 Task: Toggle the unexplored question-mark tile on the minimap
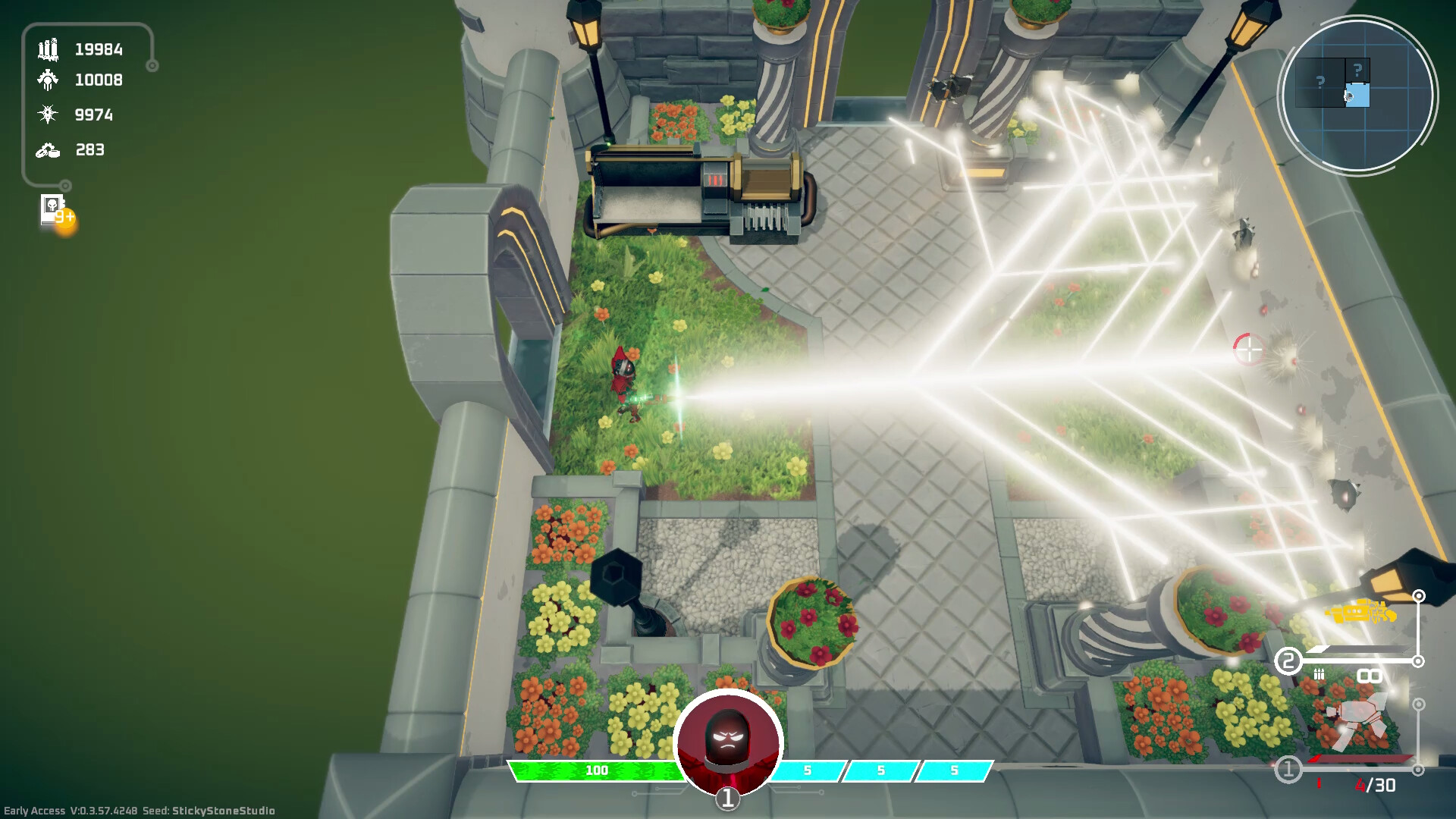(x=1320, y=82)
